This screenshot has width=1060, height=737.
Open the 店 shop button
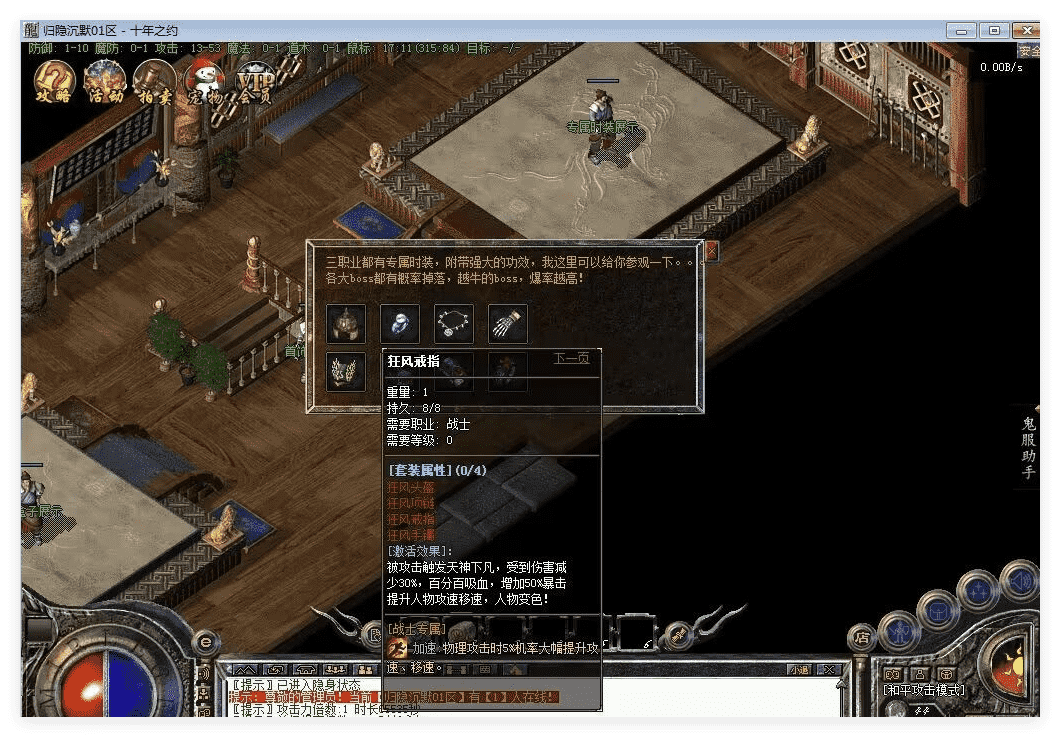click(861, 637)
